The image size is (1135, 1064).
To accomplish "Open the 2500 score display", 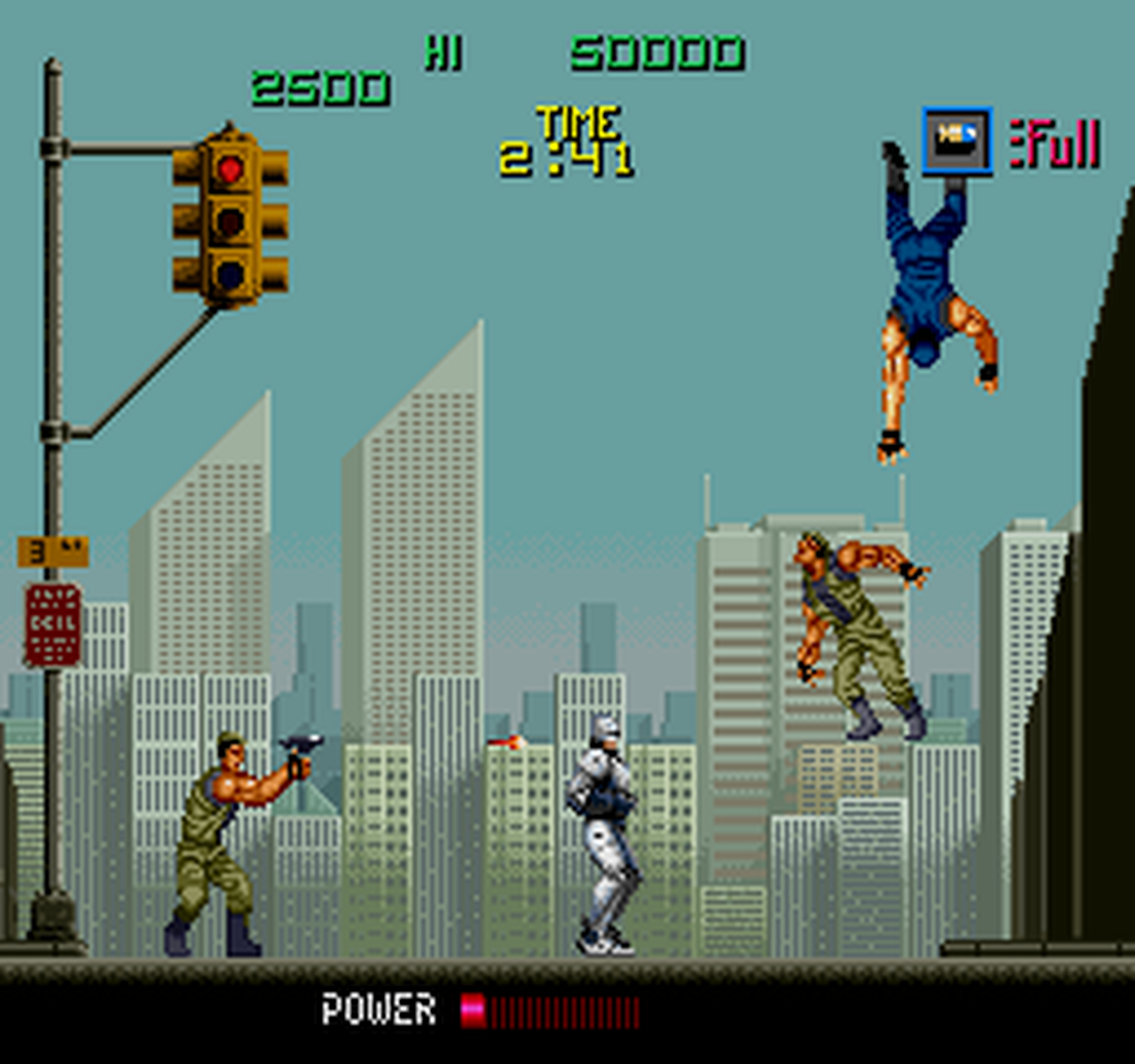I will 320,86.
